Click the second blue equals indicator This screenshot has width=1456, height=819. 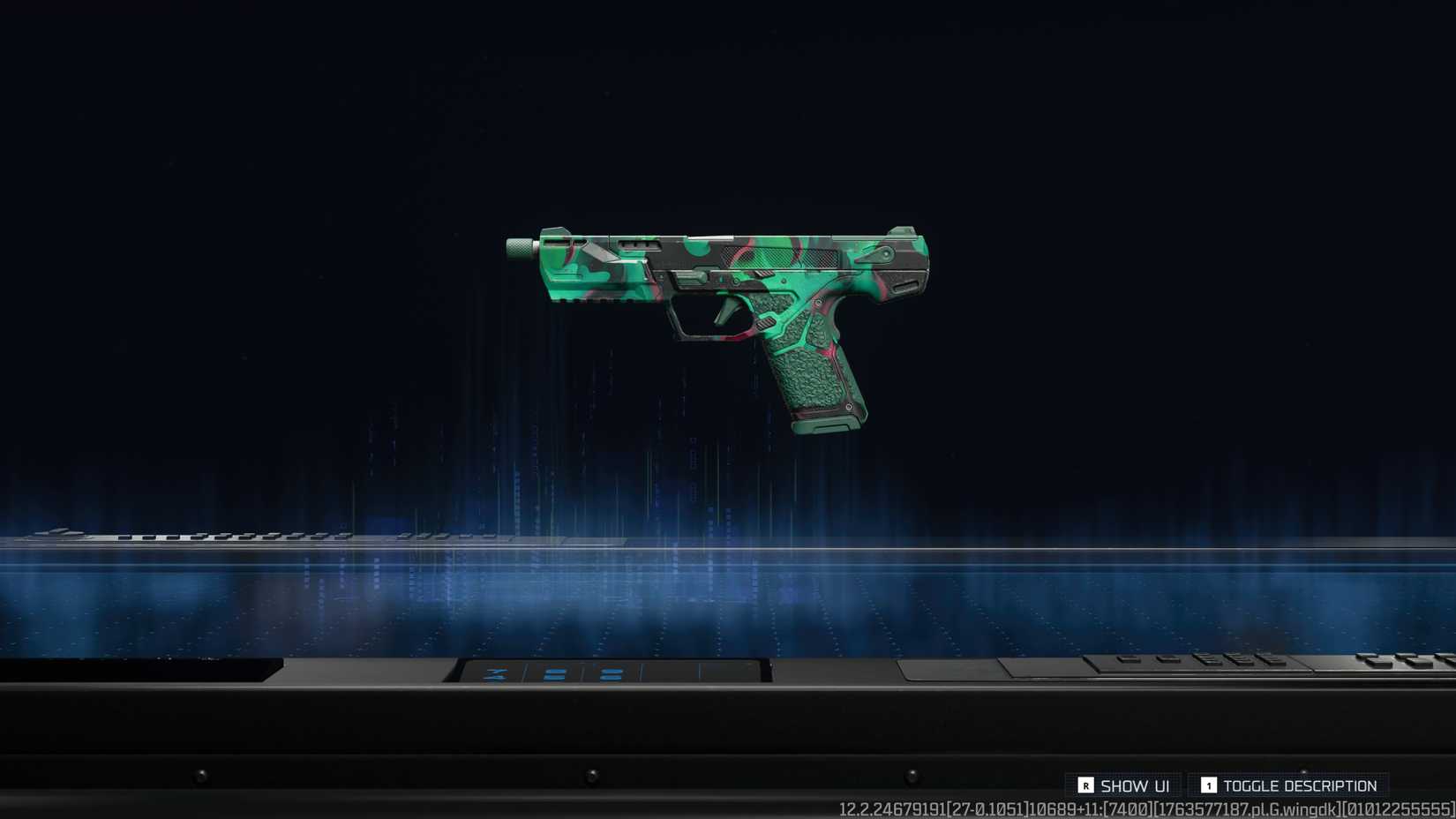coord(611,674)
